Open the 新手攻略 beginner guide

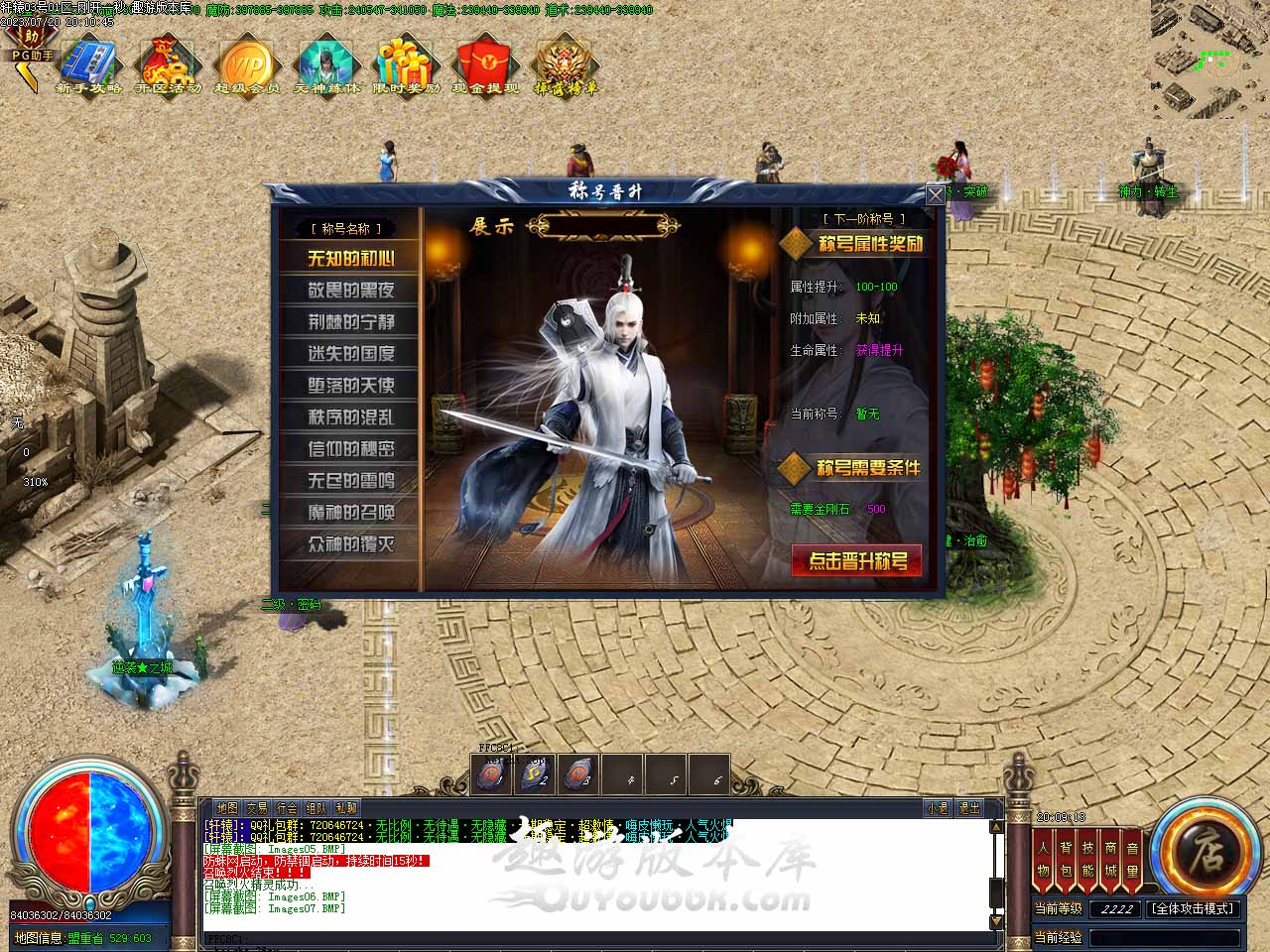click(88, 66)
